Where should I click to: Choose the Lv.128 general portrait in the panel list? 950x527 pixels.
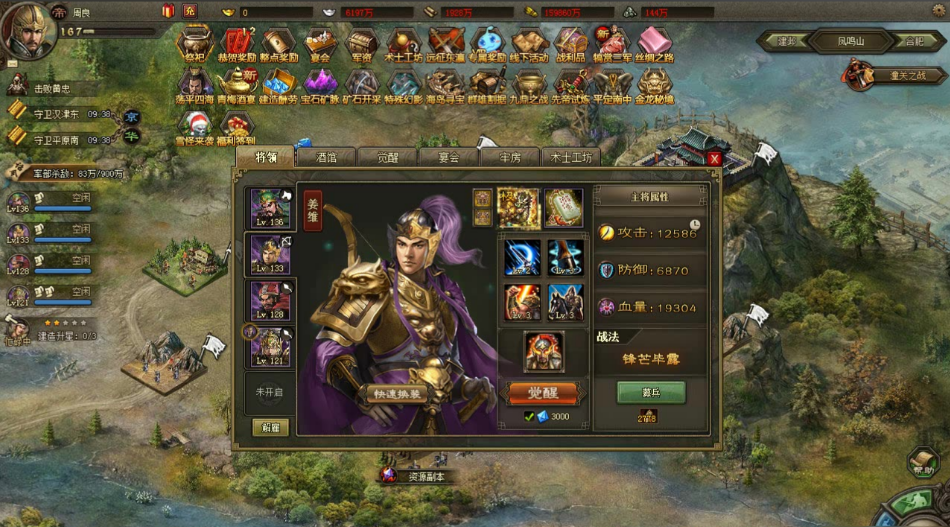pyautogui.click(x=270, y=300)
